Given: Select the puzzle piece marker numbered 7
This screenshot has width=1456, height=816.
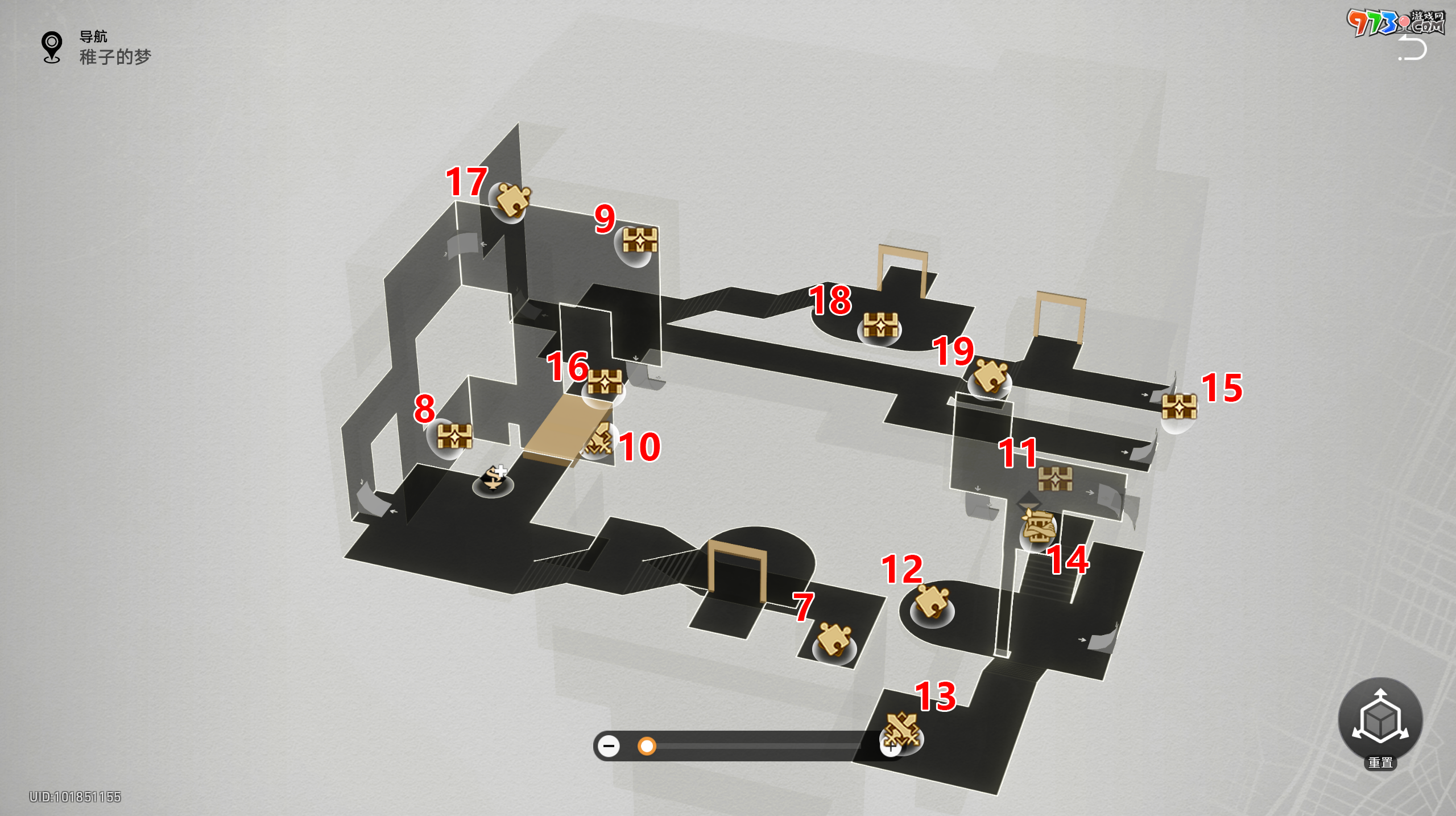Looking at the screenshot, I should click(x=834, y=640).
